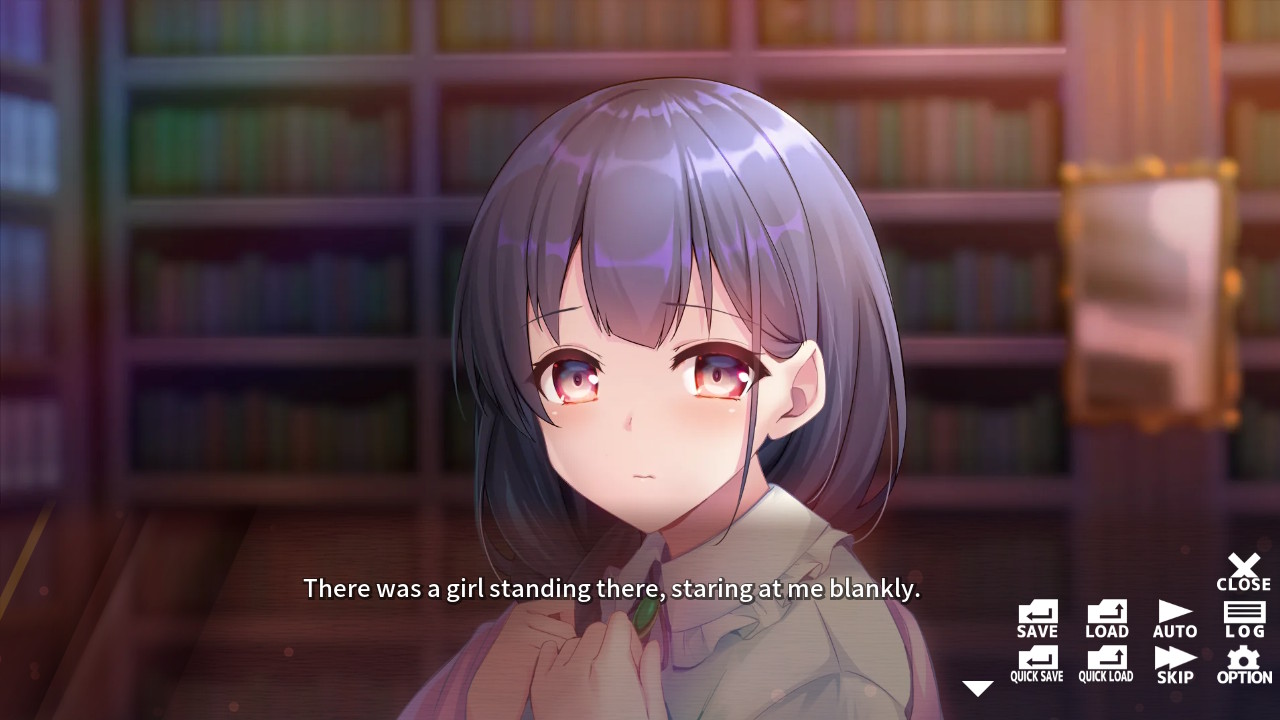
Task: Open the LOG icon to view message history
Action: 1244,614
